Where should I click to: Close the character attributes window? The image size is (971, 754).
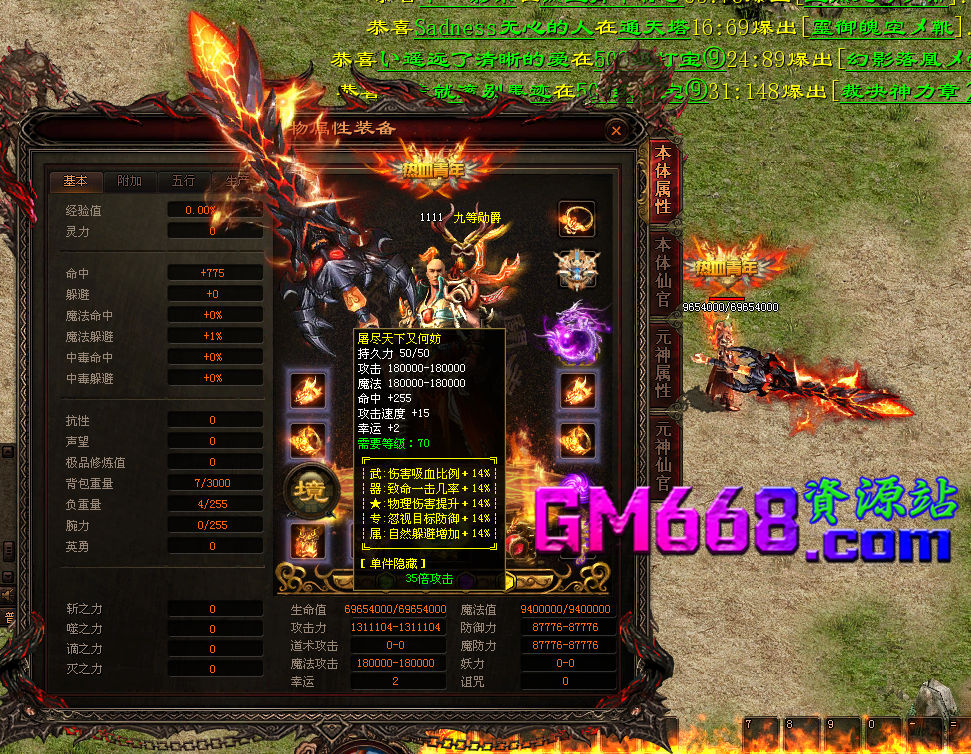click(x=616, y=130)
